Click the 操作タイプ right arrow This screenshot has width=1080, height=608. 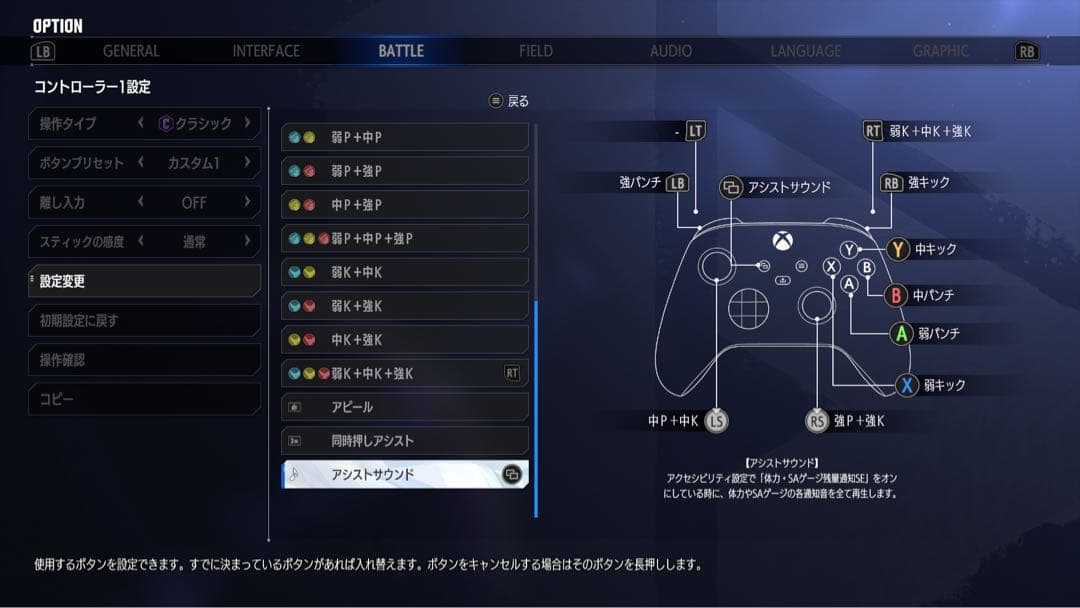point(247,123)
